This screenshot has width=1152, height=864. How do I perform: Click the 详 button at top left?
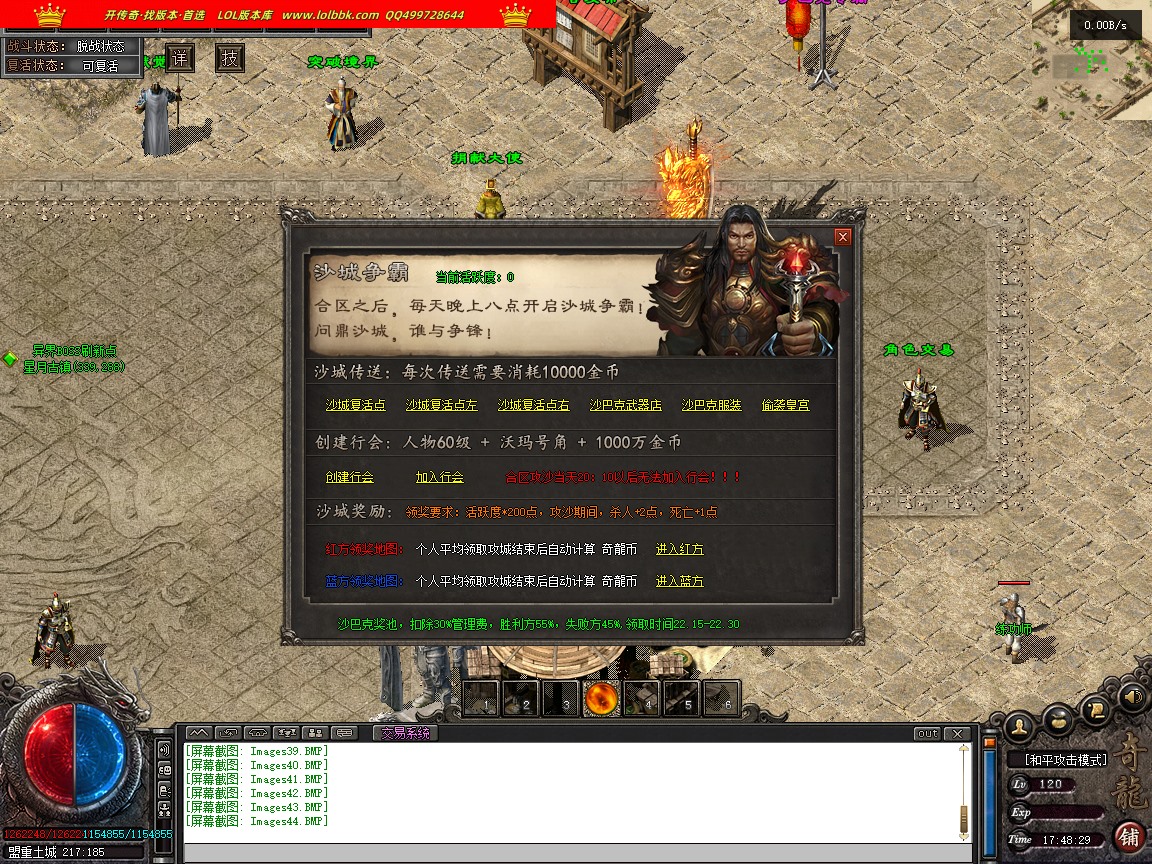179,58
